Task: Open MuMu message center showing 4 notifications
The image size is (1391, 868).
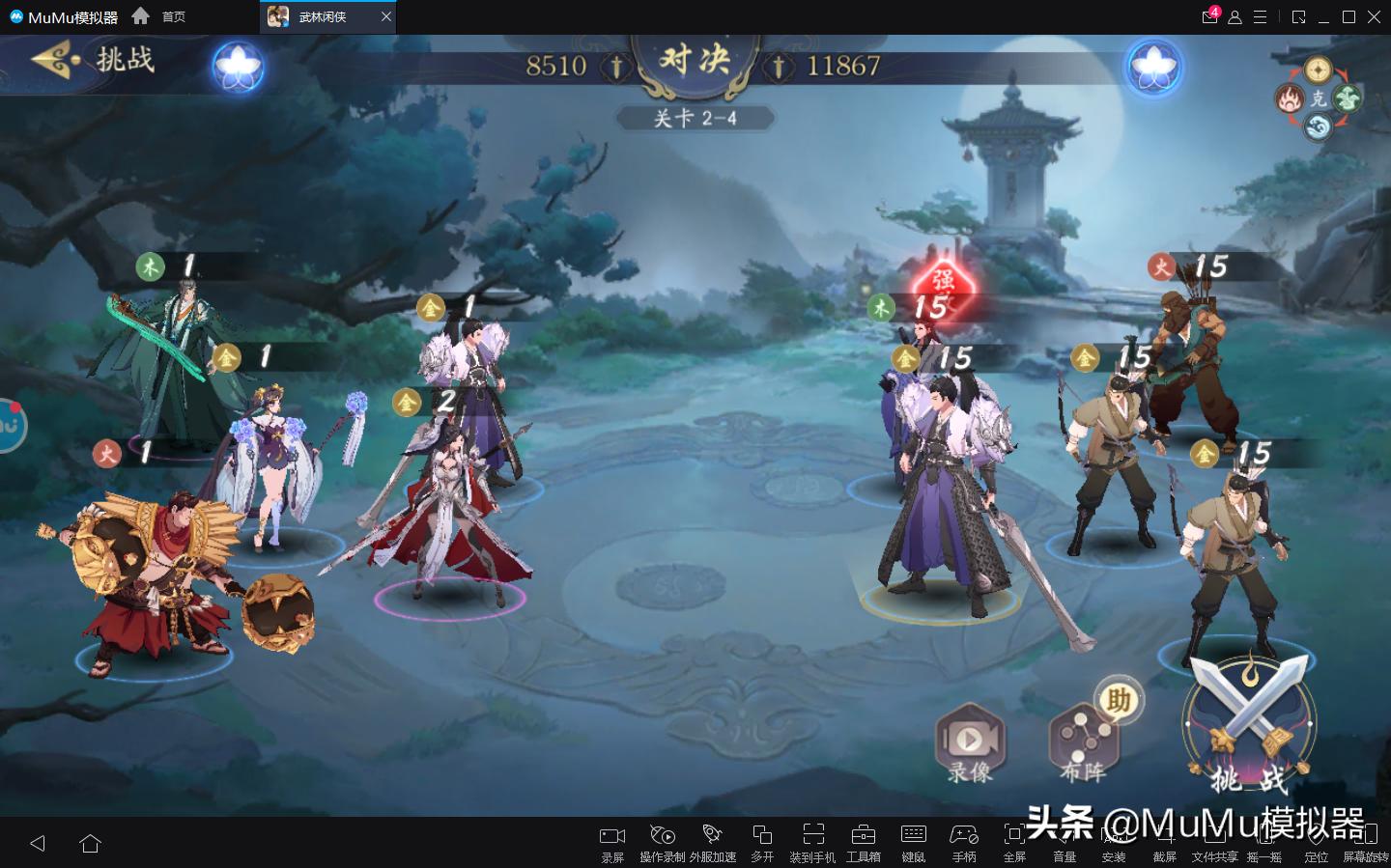Action: tap(1209, 16)
